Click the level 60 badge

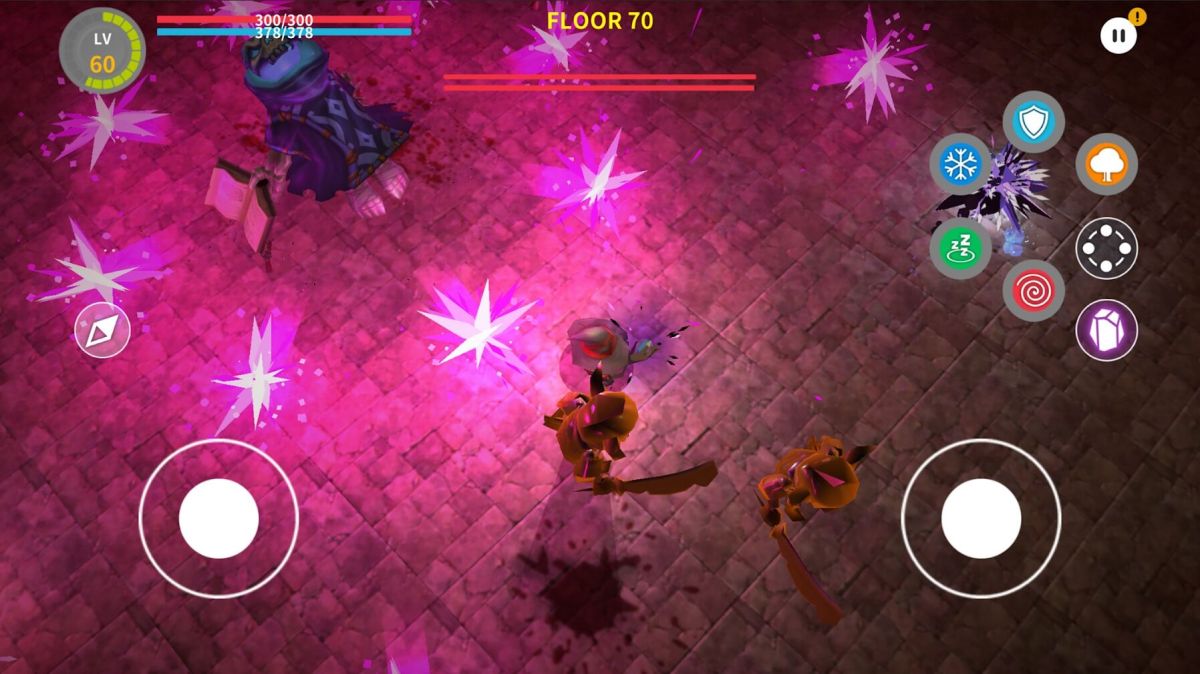[102, 52]
